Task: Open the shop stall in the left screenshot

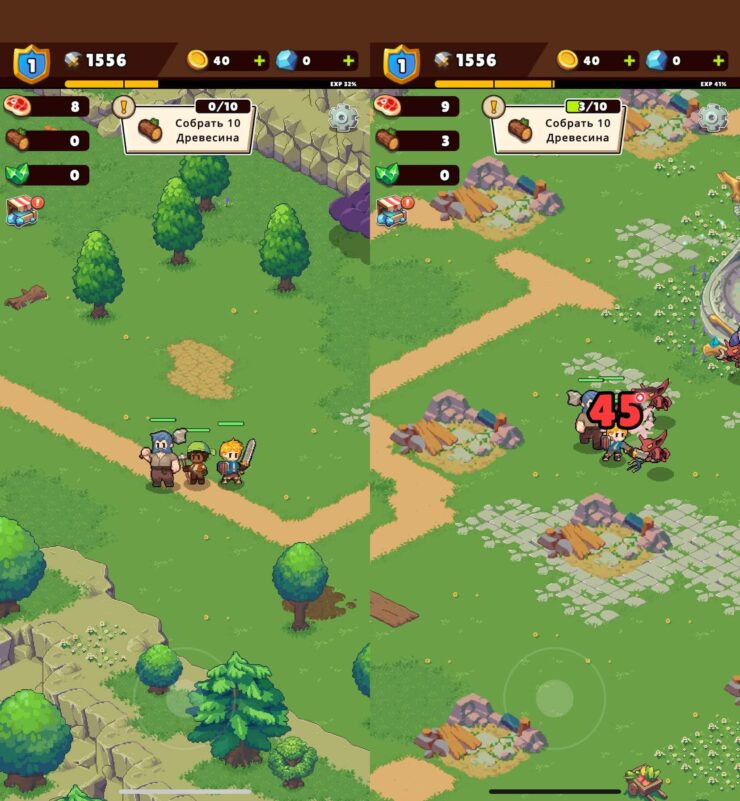Action: click(20, 210)
